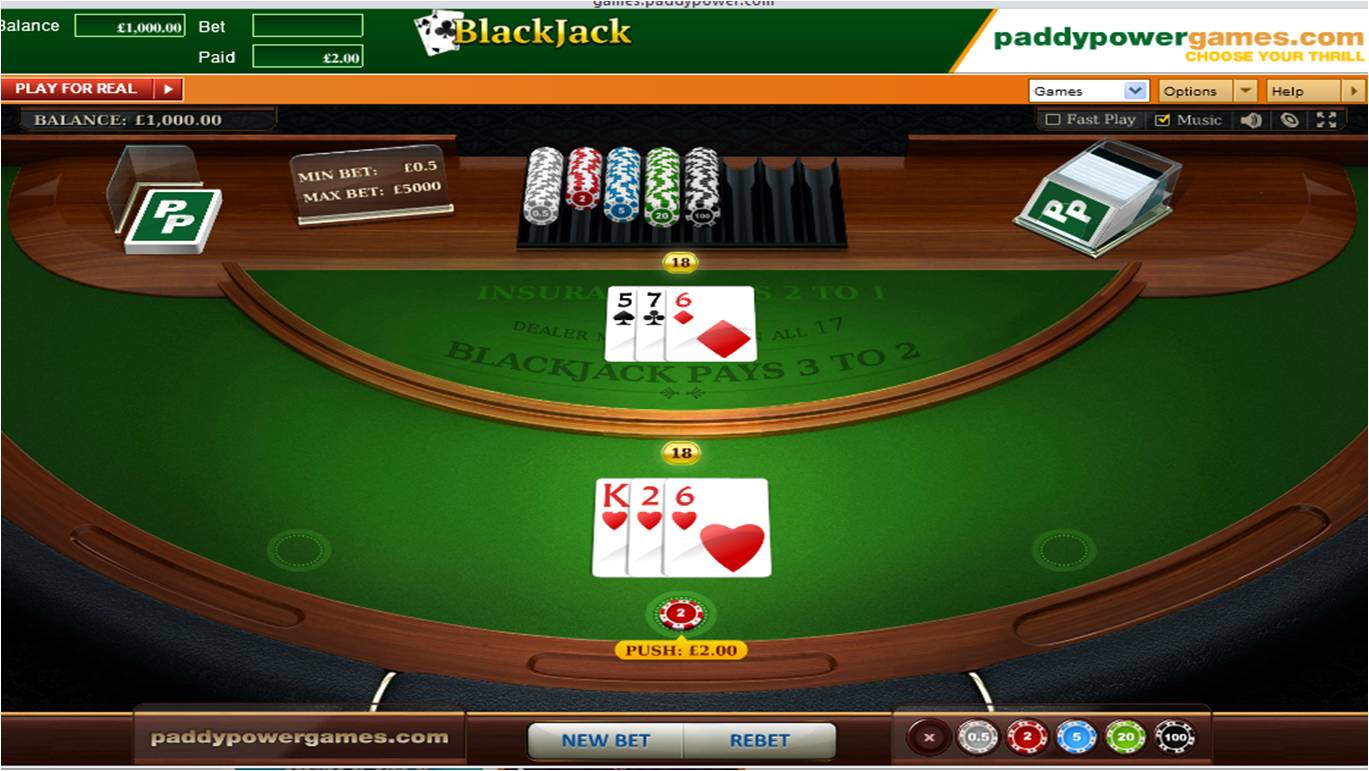Click the red 2 chip bet on the table
This screenshot has width=1369, height=771.
[x=681, y=613]
